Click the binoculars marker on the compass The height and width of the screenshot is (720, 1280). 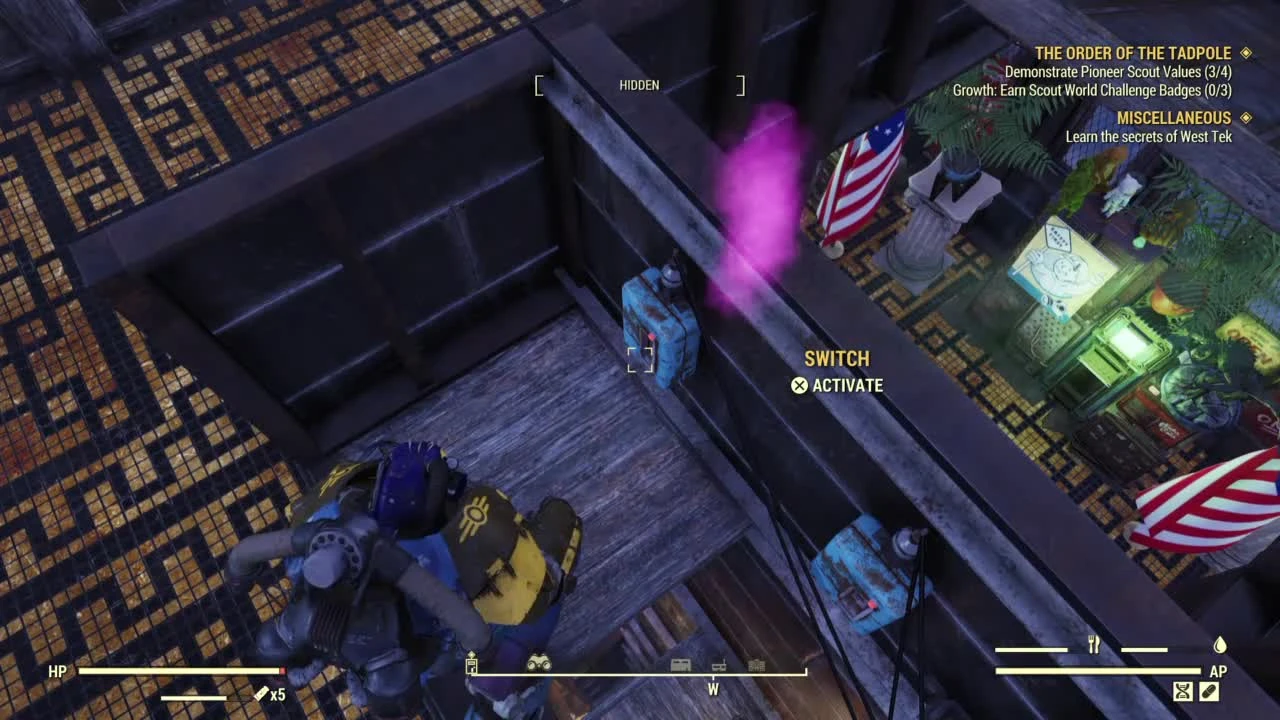539,663
